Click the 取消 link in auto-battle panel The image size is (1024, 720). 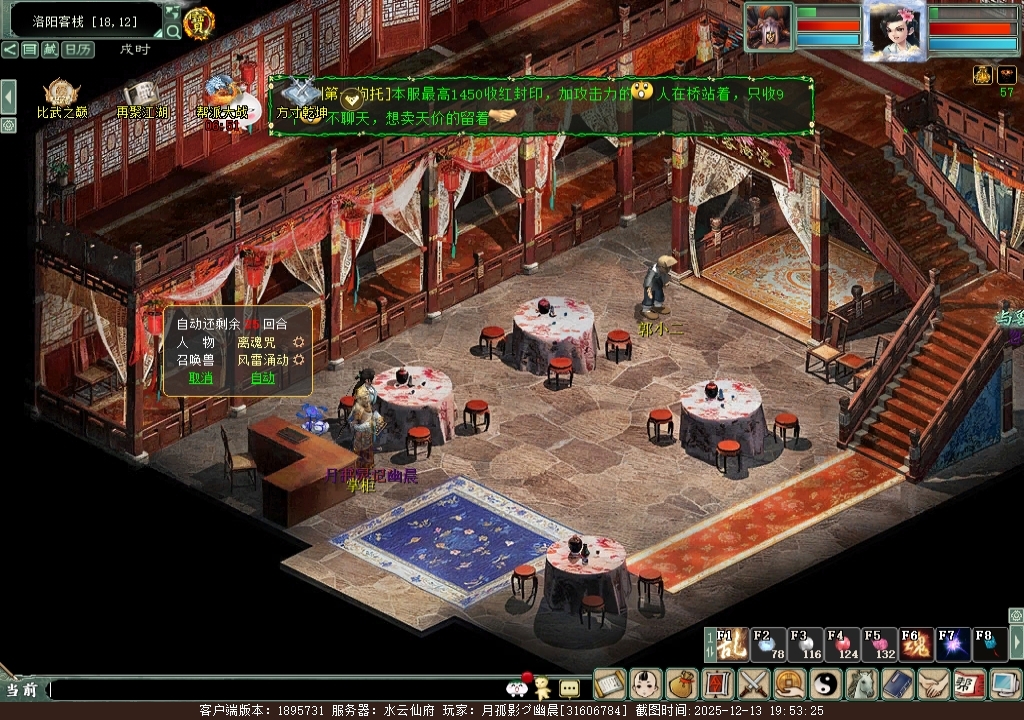(x=201, y=378)
